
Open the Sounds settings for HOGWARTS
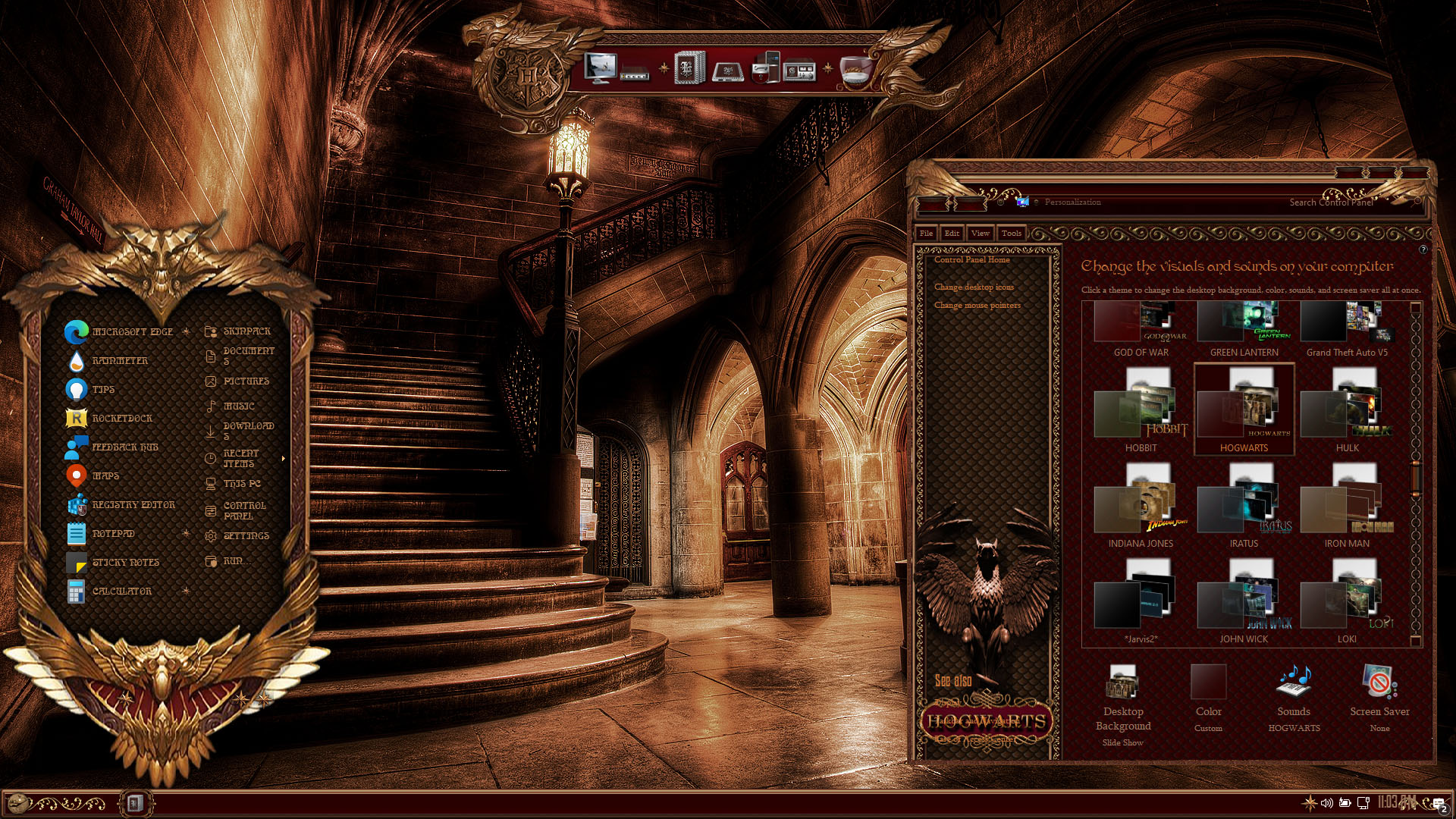[x=1294, y=698]
